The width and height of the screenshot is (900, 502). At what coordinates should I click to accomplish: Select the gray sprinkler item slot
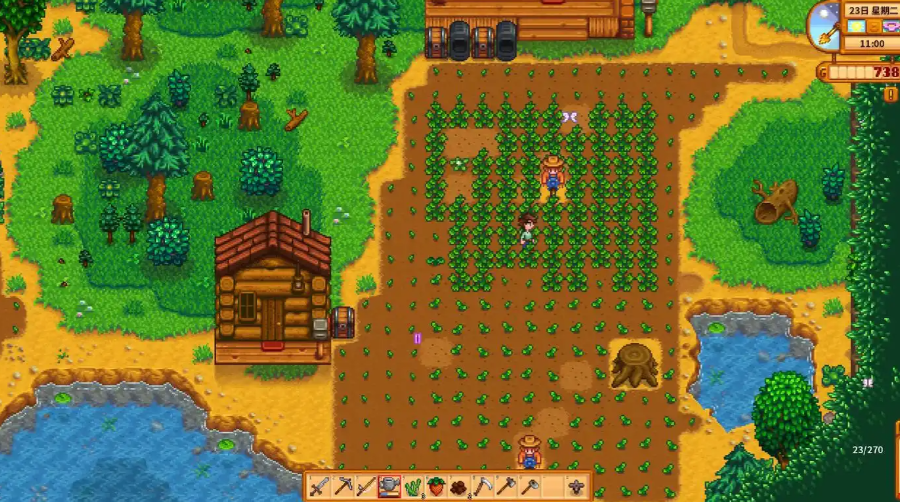[x=576, y=487]
